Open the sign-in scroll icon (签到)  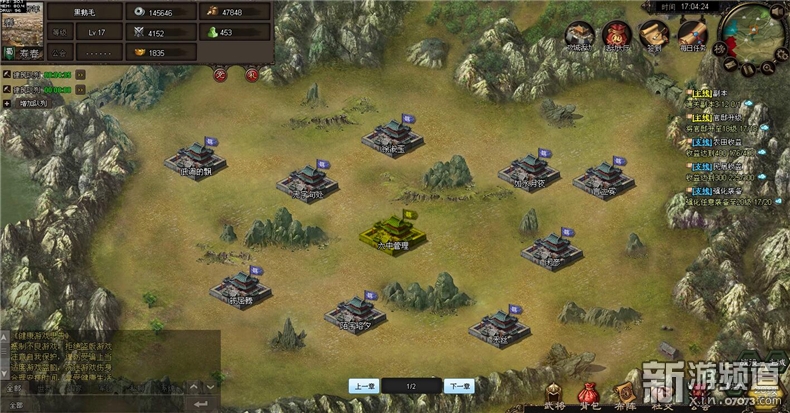(x=653, y=35)
